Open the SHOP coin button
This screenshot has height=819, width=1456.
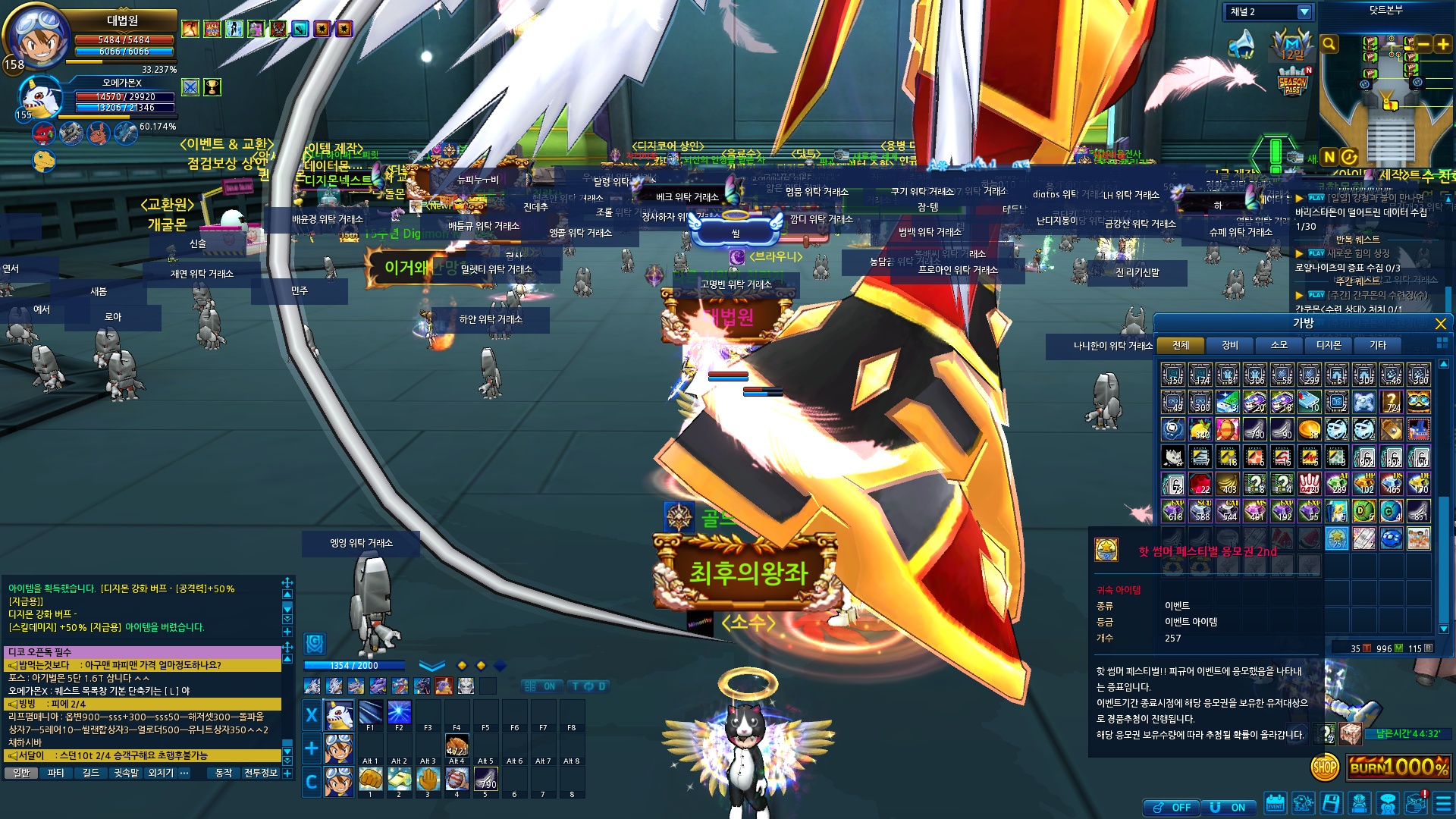[x=1325, y=767]
